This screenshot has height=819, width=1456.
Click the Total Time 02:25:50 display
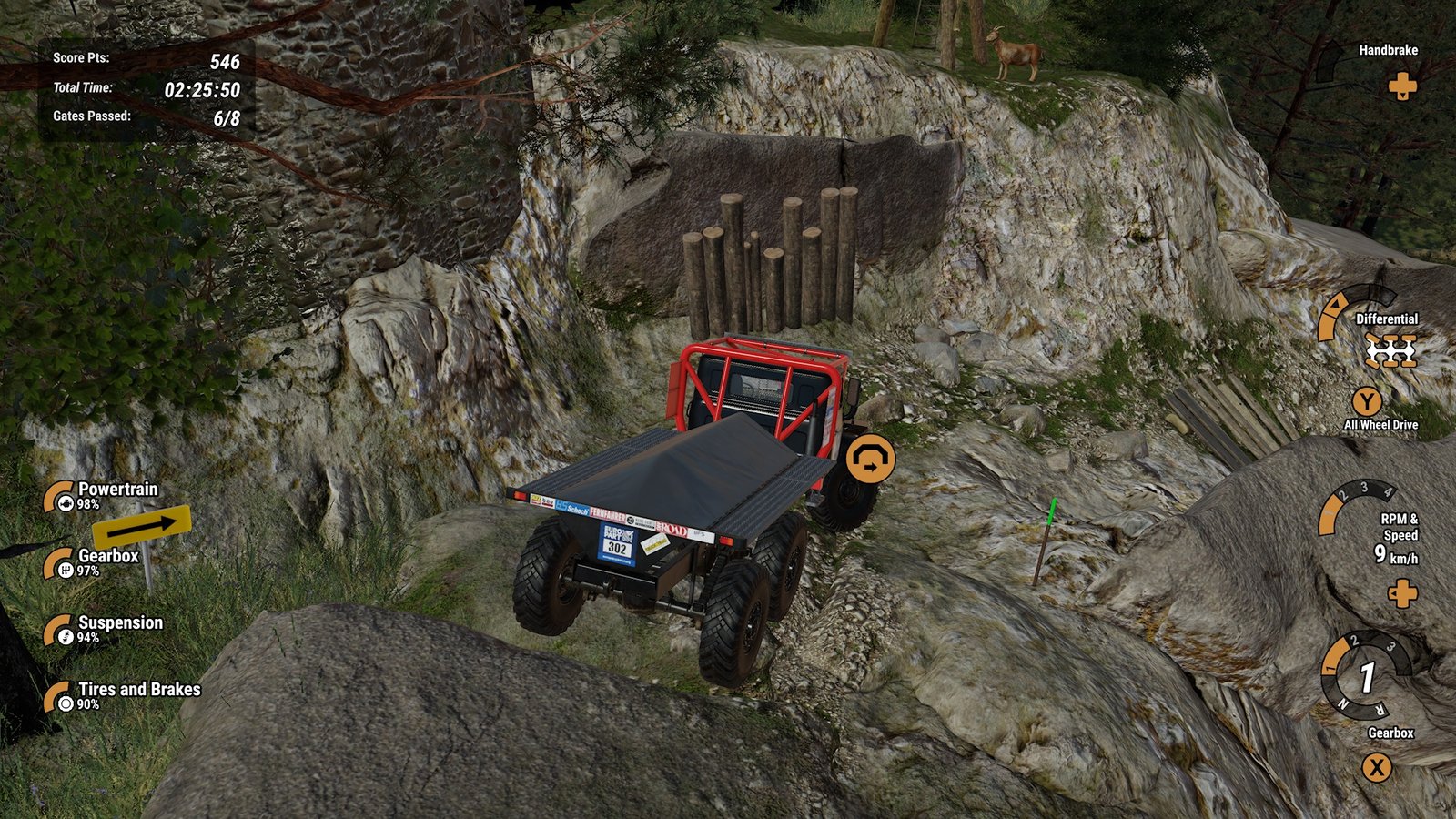[x=202, y=91]
